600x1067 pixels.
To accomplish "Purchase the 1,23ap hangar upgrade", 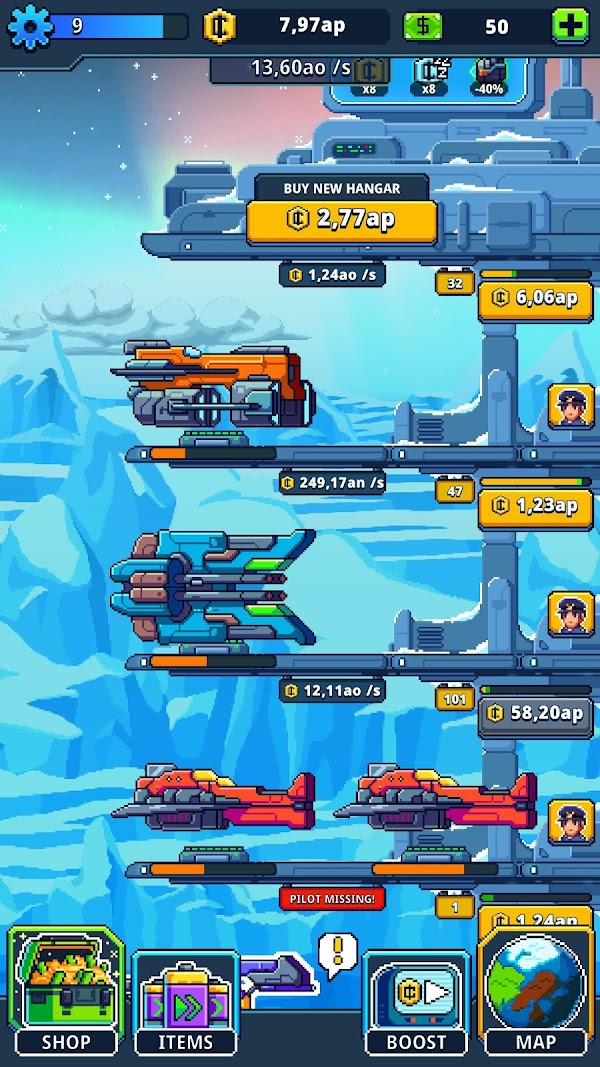I will click(x=534, y=506).
